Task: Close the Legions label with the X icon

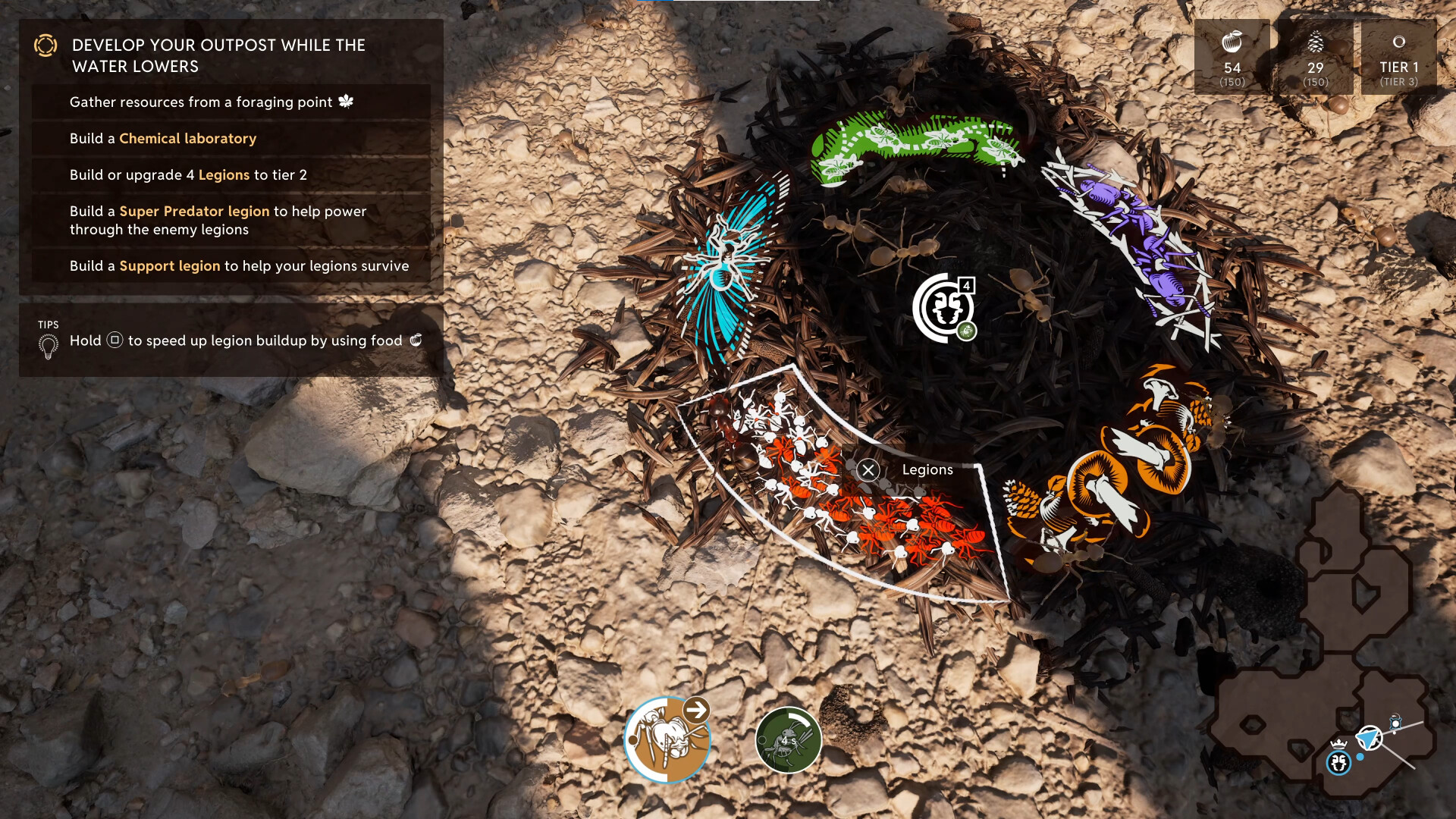Action: click(868, 470)
